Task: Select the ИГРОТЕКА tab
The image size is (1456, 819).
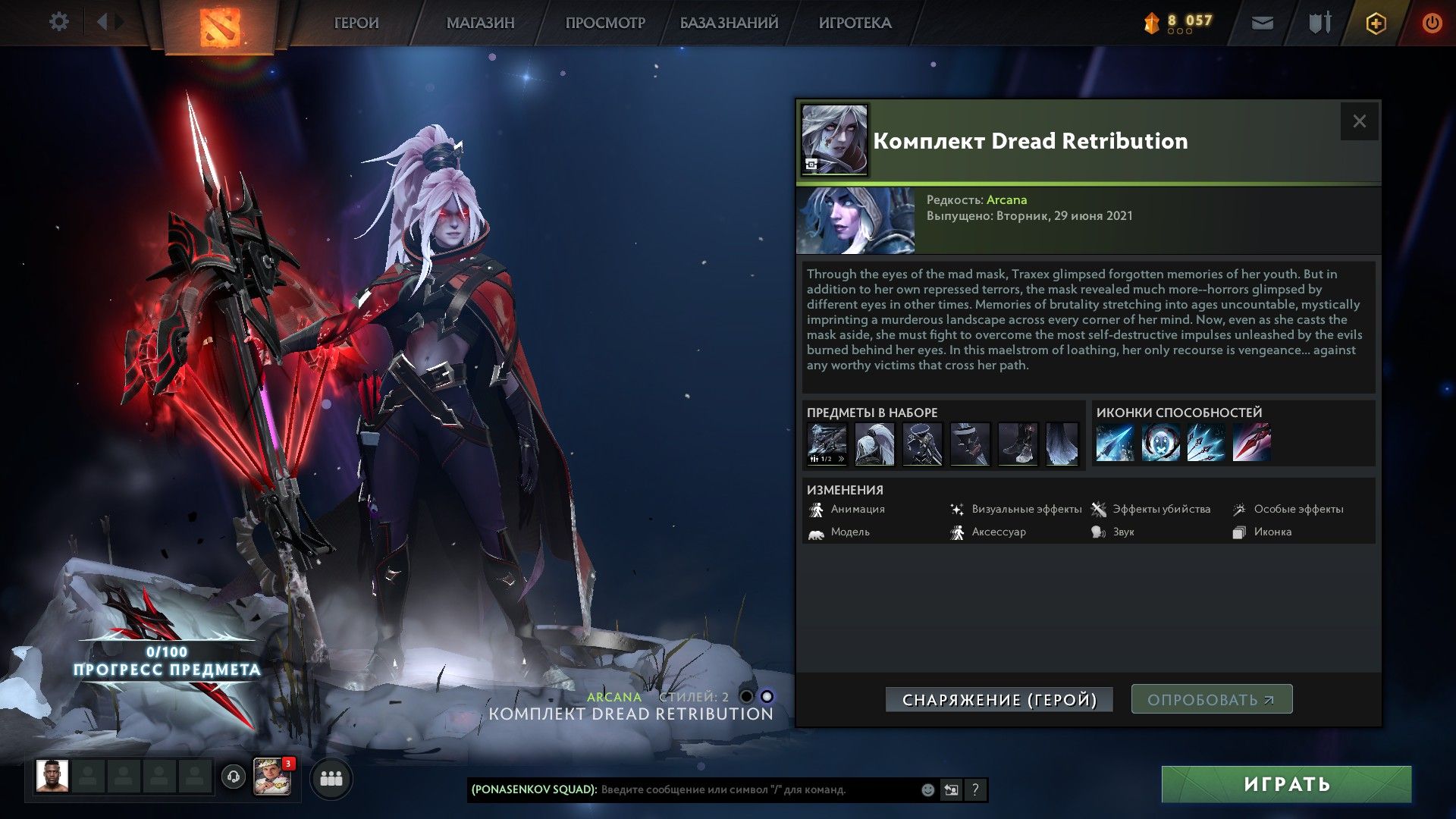Action: pyautogui.click(x=855, y=24)
